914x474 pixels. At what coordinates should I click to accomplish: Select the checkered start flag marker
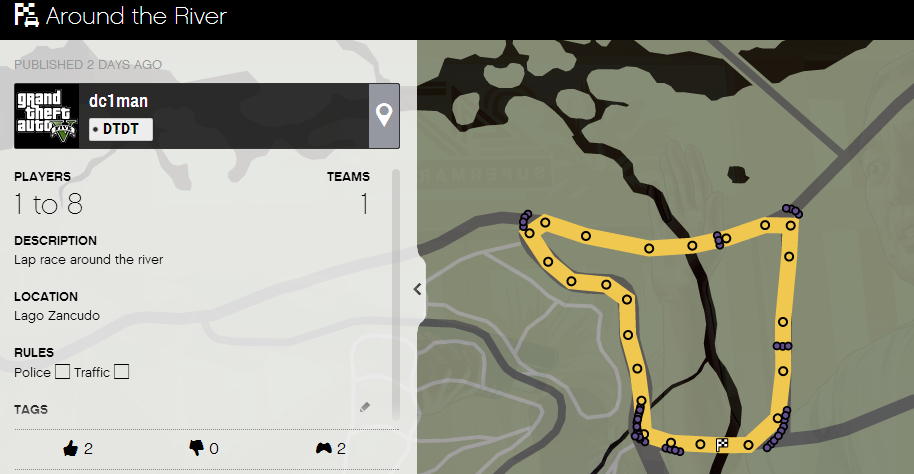pyautogui.click(x=722, y=444)
